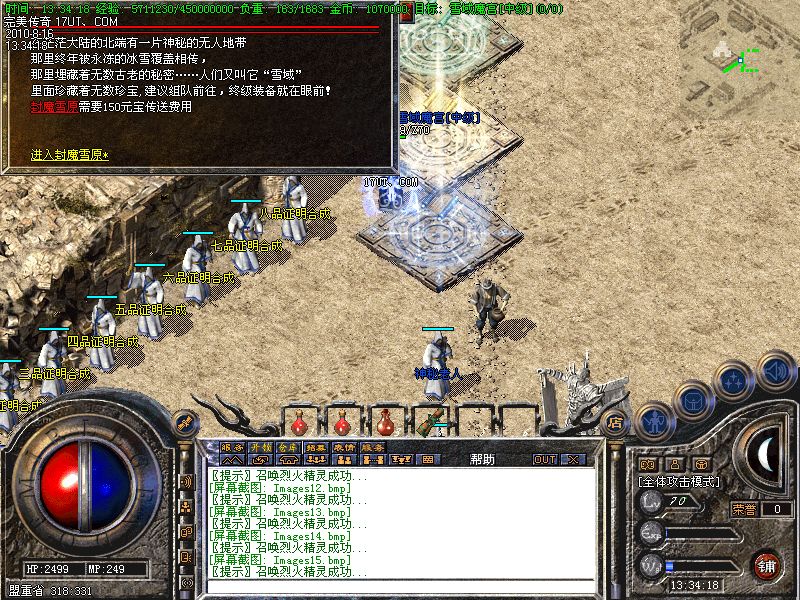Open the character equipment icon
Image resolution: width=800 pixels, height=600 pixels.
[x=653, y=421]
